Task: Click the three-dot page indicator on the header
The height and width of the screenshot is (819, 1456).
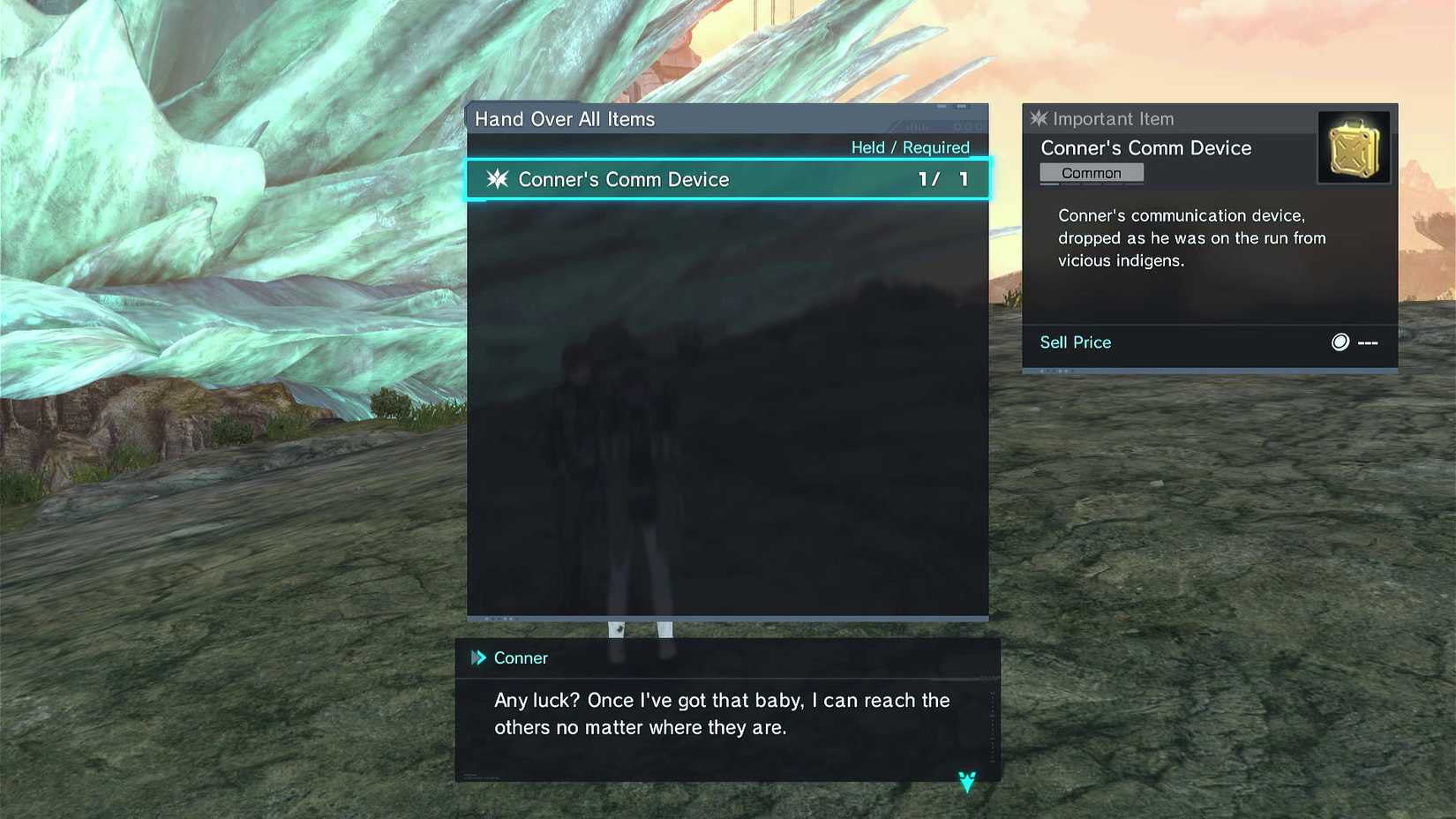Action: point(968,126)
